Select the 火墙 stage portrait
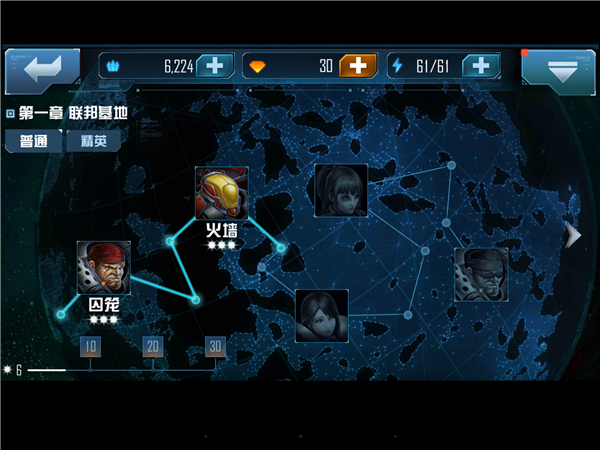The width and height of the screenshot is (600, 450). [x=221, y=193]
